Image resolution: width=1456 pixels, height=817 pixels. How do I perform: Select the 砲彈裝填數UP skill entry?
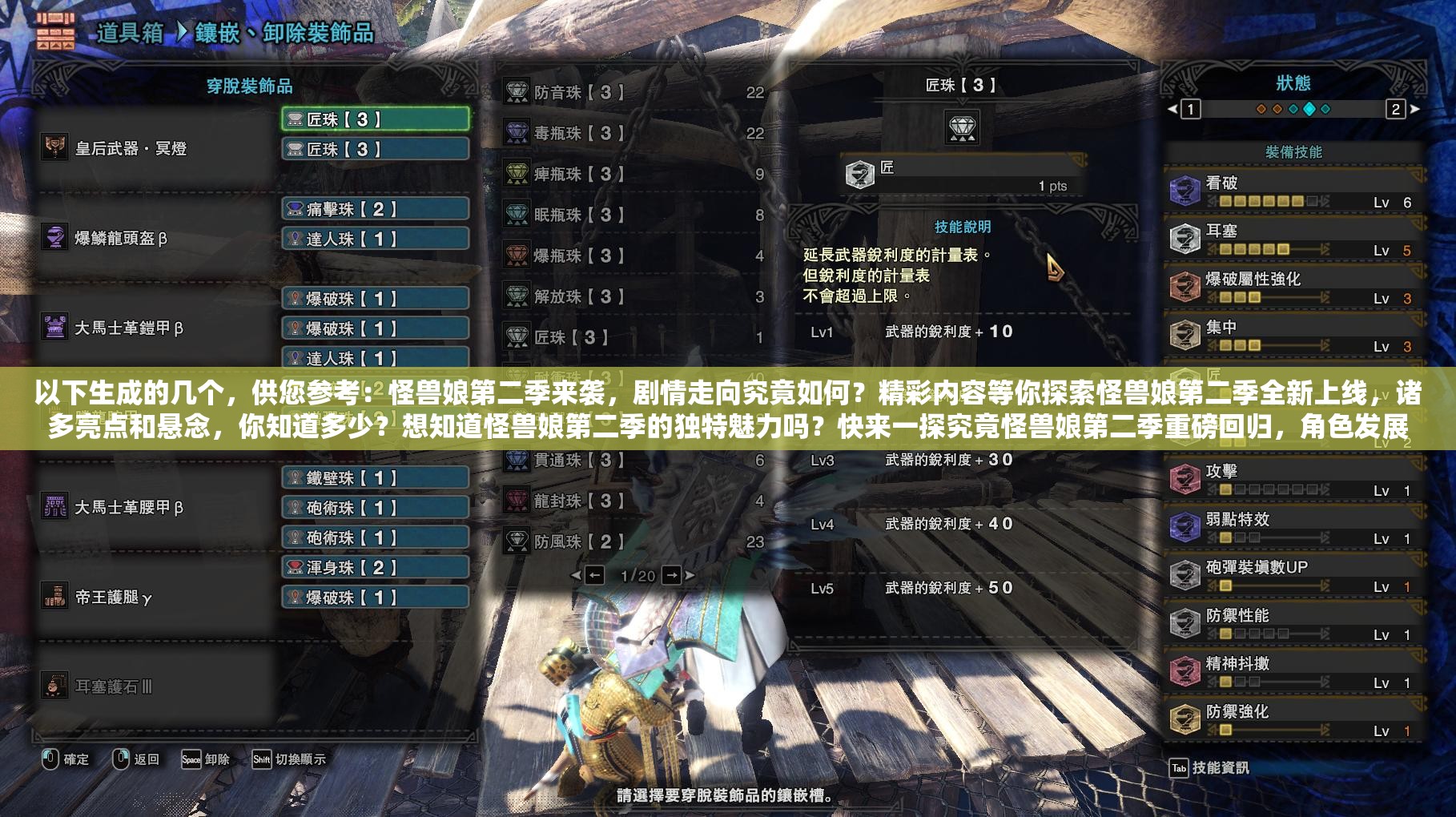pyautogui.click(x=1293, y=577)
